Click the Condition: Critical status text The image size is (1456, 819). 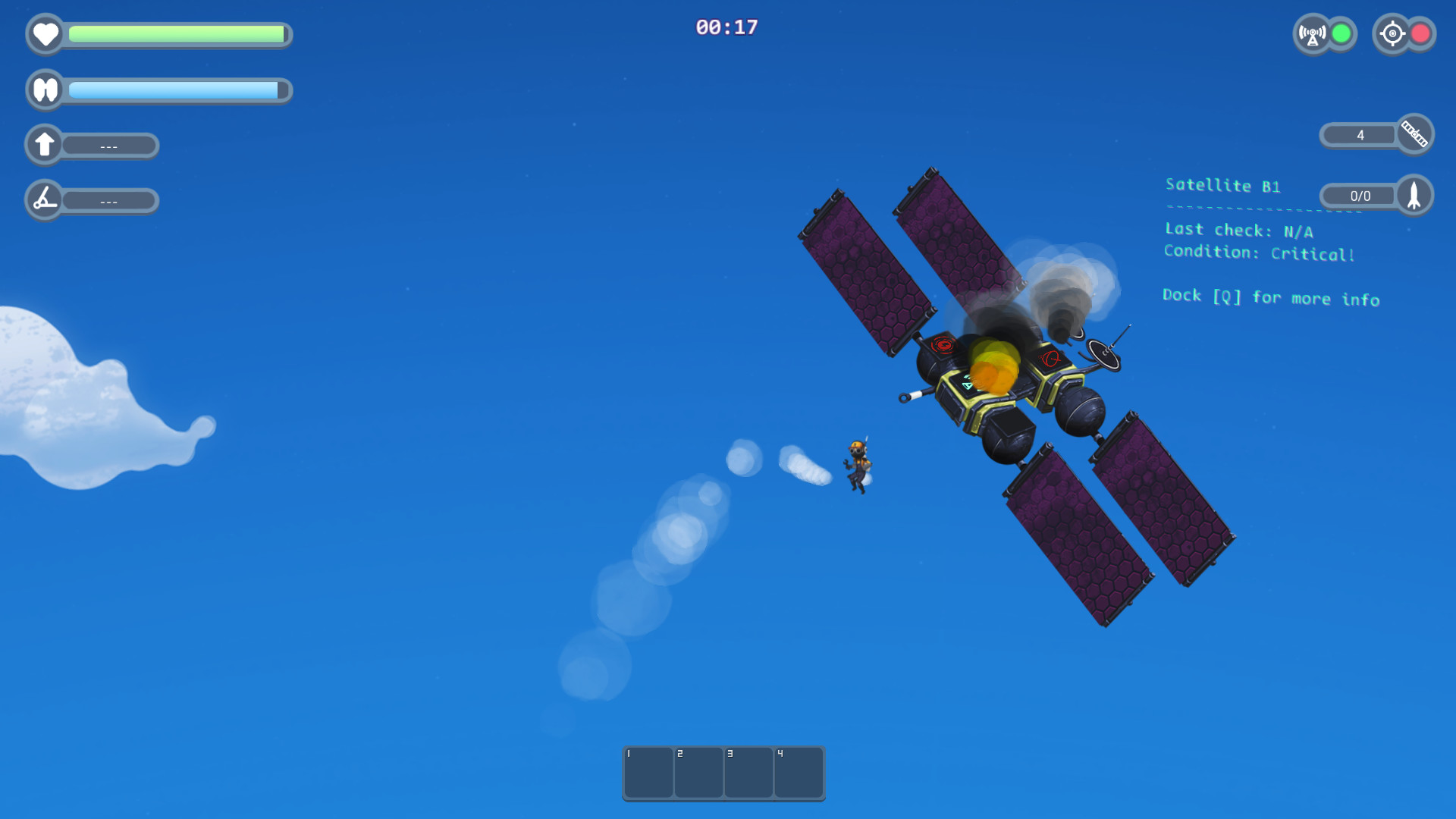pos(1259,253)
